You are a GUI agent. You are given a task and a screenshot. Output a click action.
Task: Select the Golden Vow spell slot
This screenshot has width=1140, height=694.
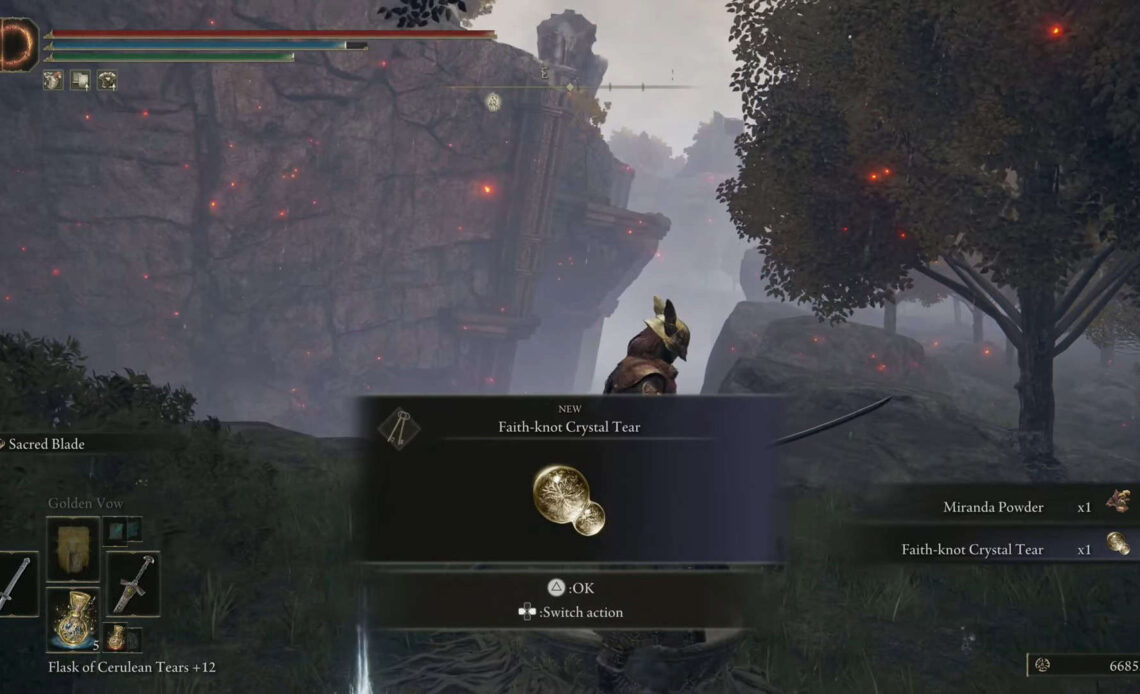[72, 549]
